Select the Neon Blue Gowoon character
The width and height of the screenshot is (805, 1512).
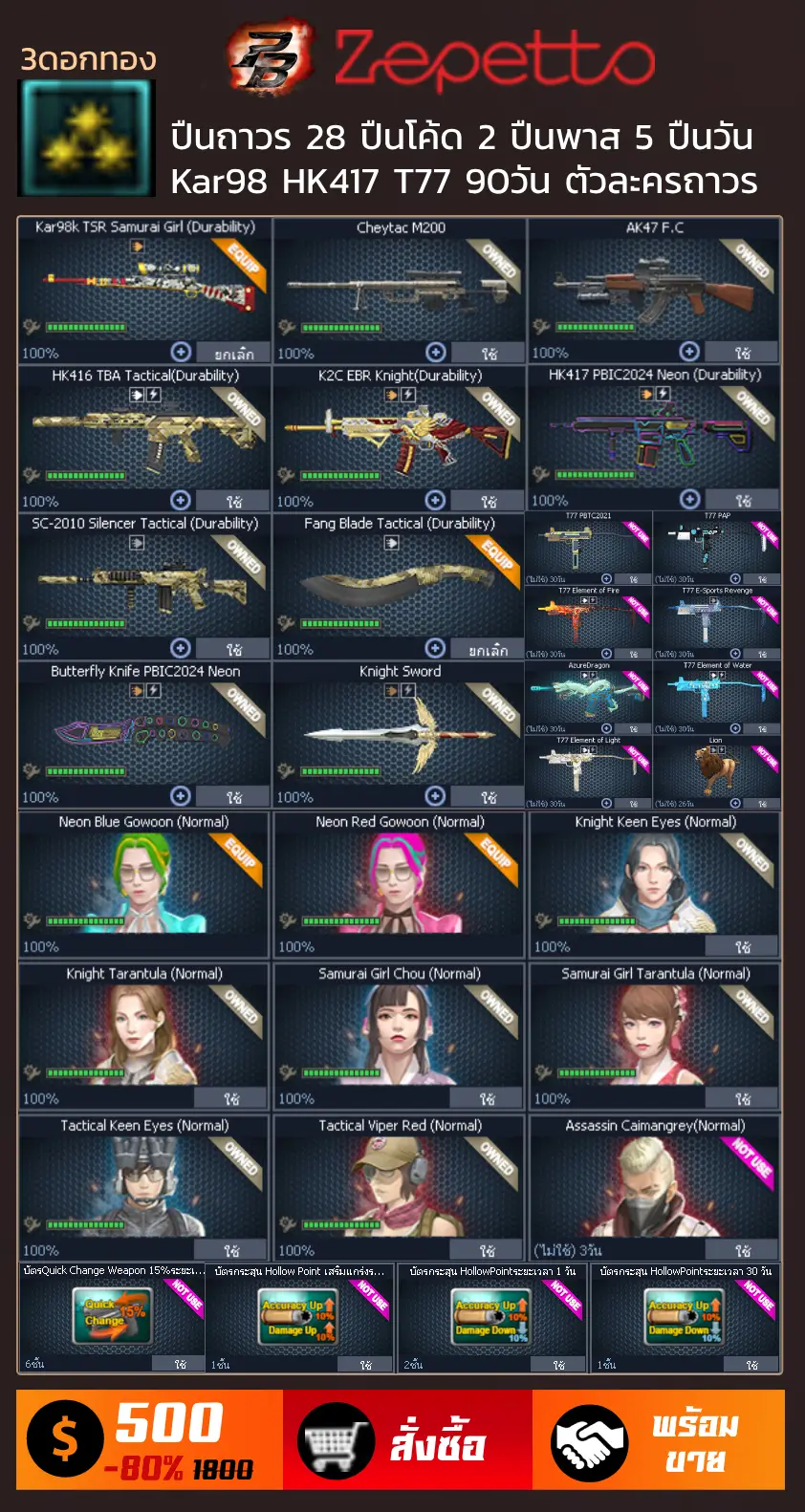(x=143, y=879)
